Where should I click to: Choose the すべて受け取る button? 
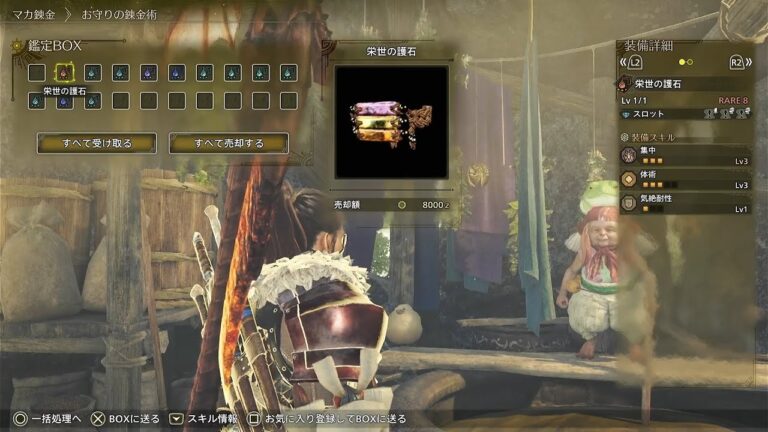(x=96, y=143)
